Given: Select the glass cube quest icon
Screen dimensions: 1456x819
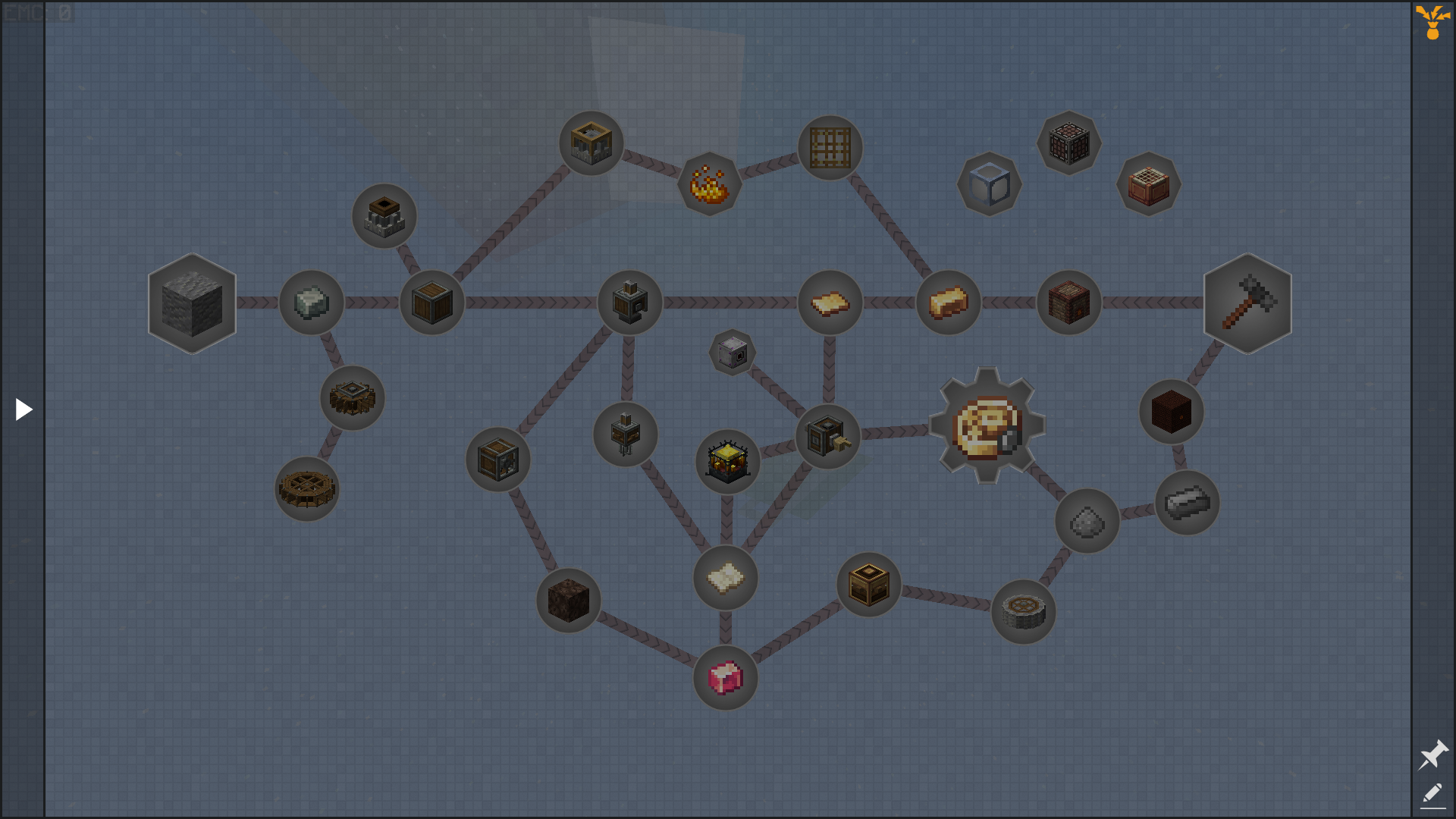Looking at the screenshot, I should click(990, 182).
